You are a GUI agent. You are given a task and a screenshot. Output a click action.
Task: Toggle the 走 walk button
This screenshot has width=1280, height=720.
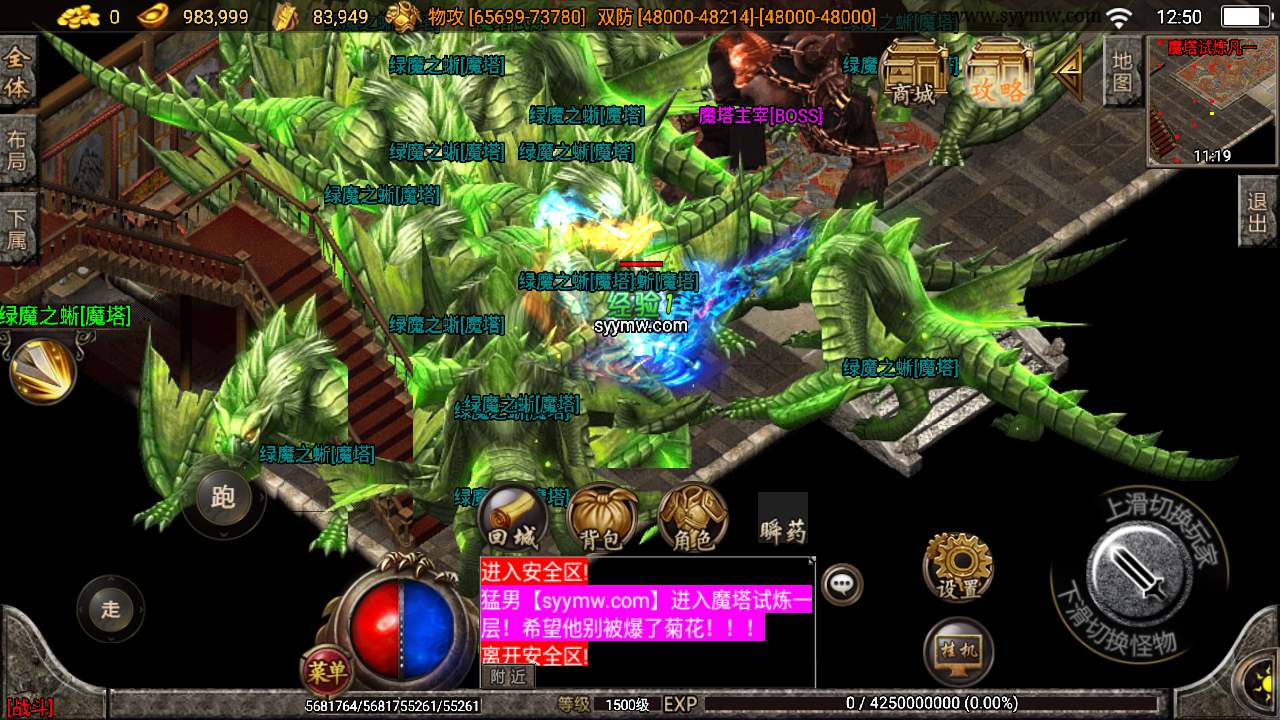[x=110, y=609]
